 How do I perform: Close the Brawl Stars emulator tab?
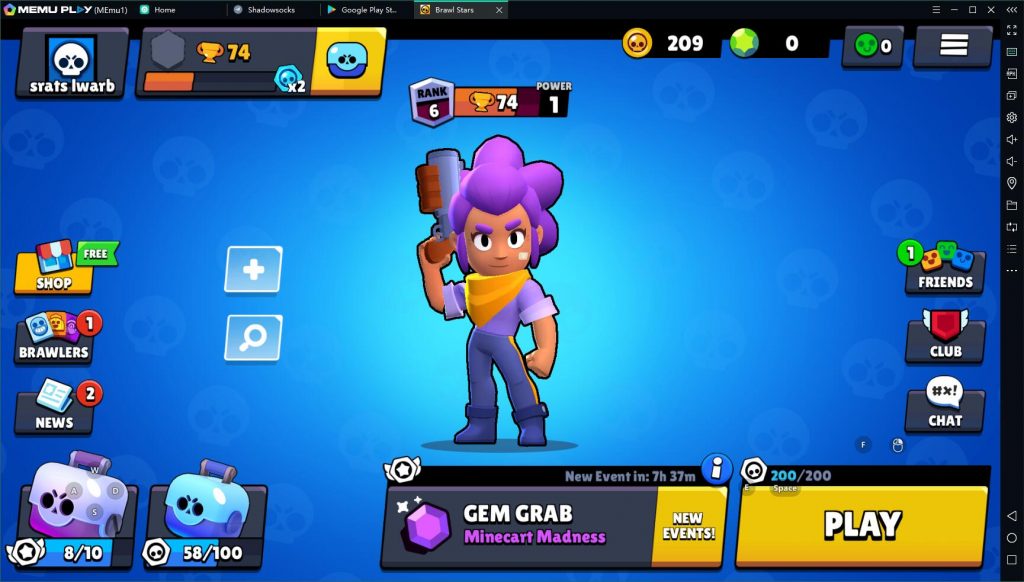click(x=499, y=9)
